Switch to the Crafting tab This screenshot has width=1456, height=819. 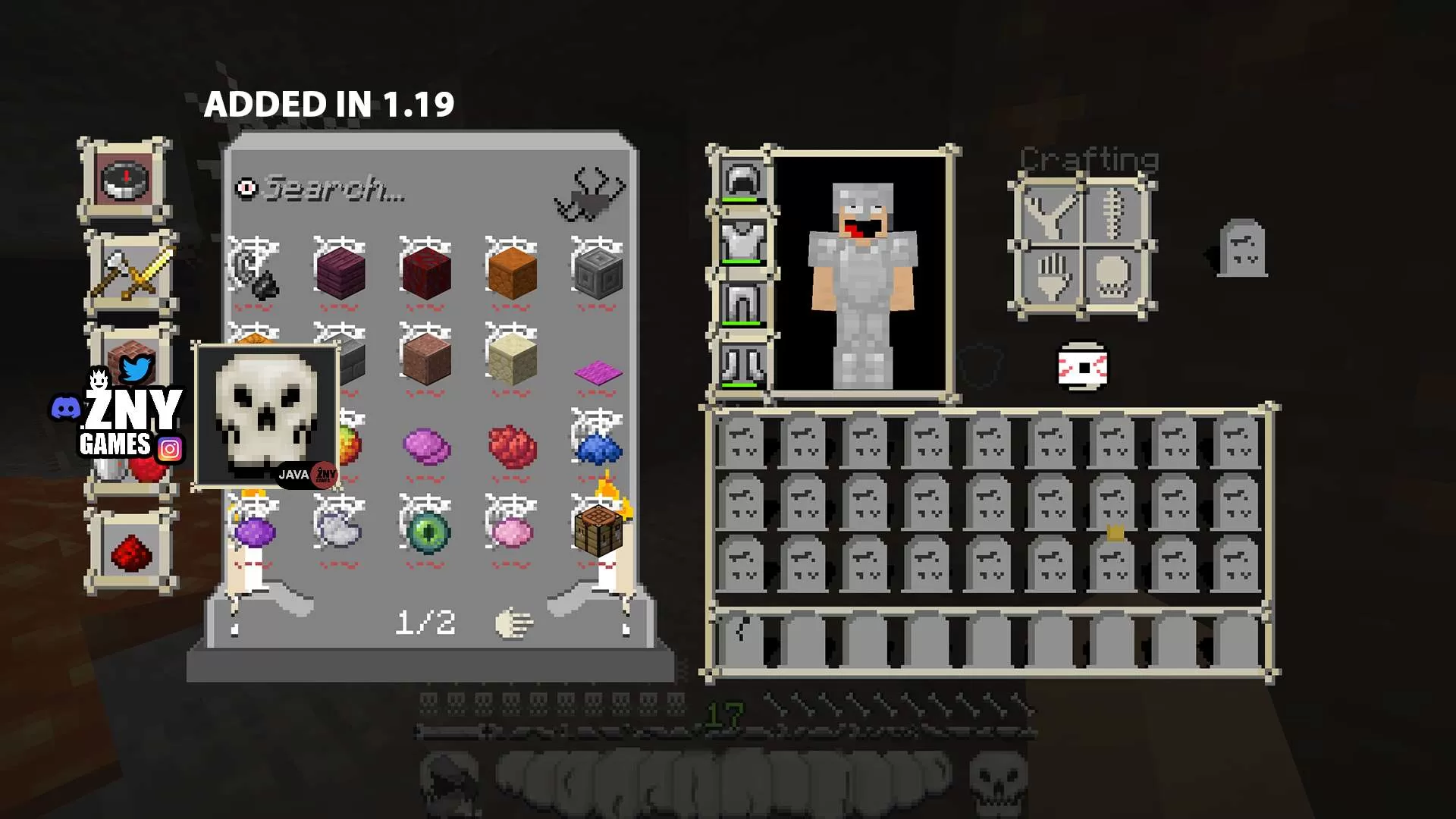1090,159
